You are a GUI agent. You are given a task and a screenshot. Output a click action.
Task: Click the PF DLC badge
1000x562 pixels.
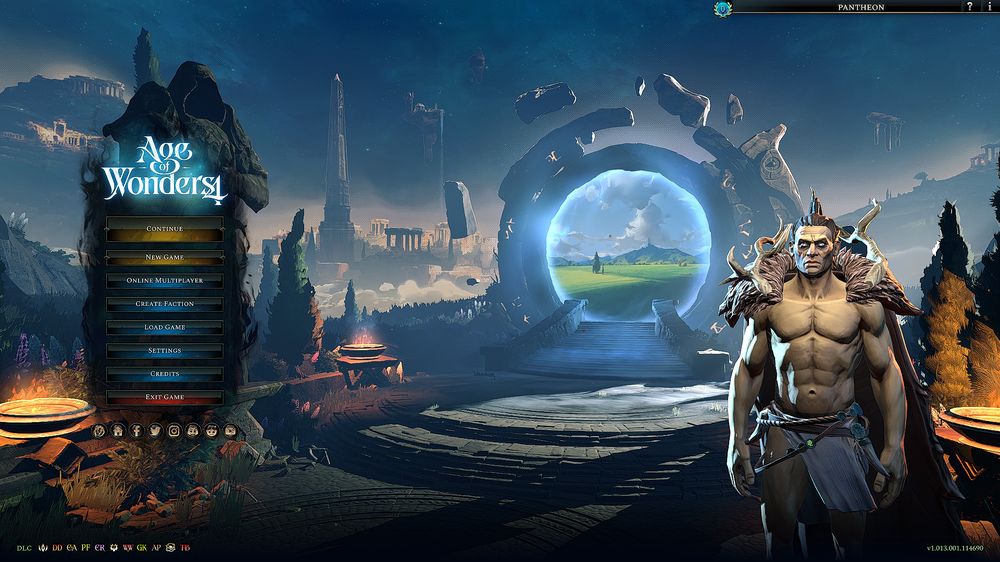(x=86, y=548)
